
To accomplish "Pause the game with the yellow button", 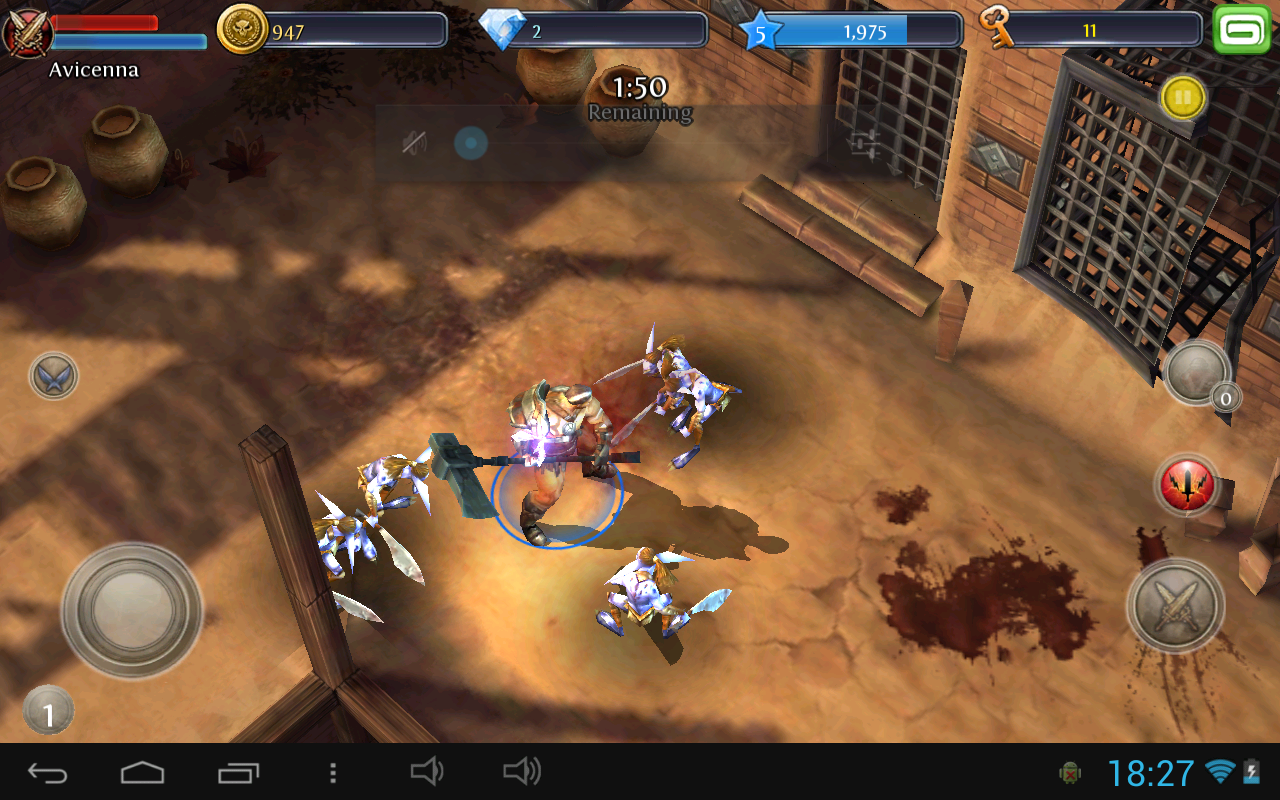I will (1183, 98).
